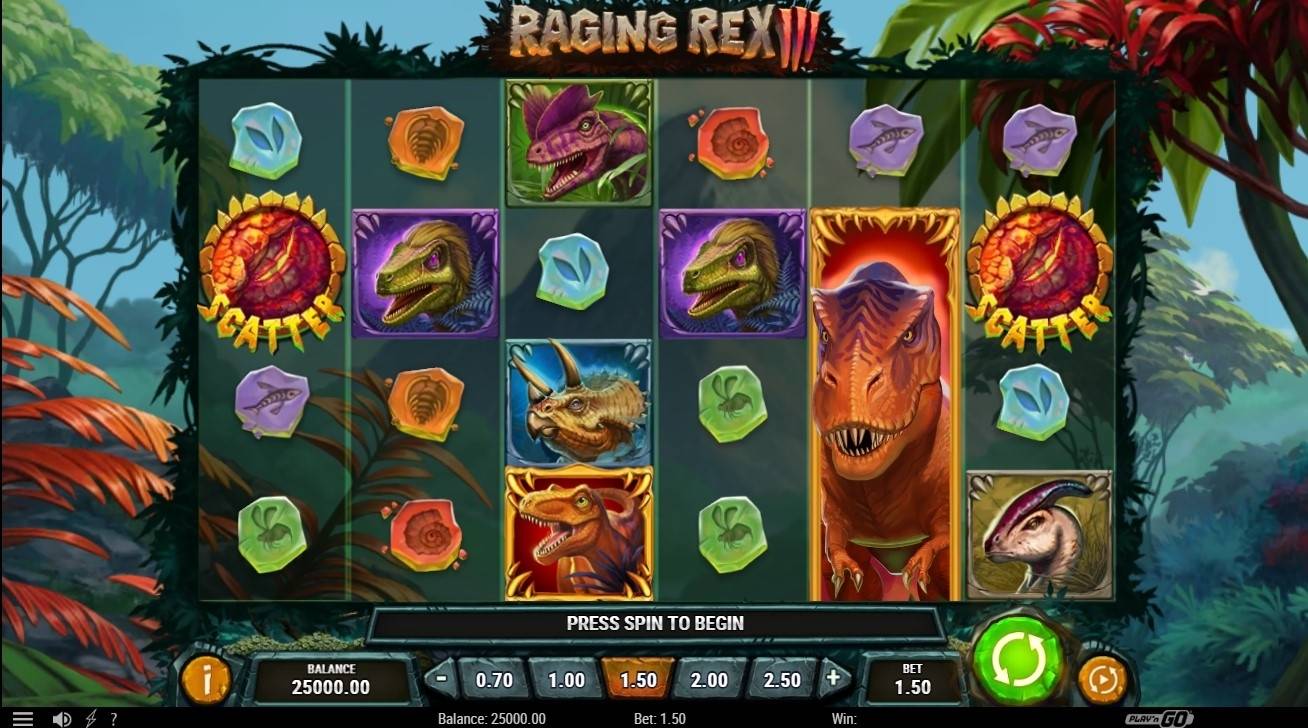Decrease bet with the minus stepper
Screen dimensions: 1308x728
click(443, 677)
